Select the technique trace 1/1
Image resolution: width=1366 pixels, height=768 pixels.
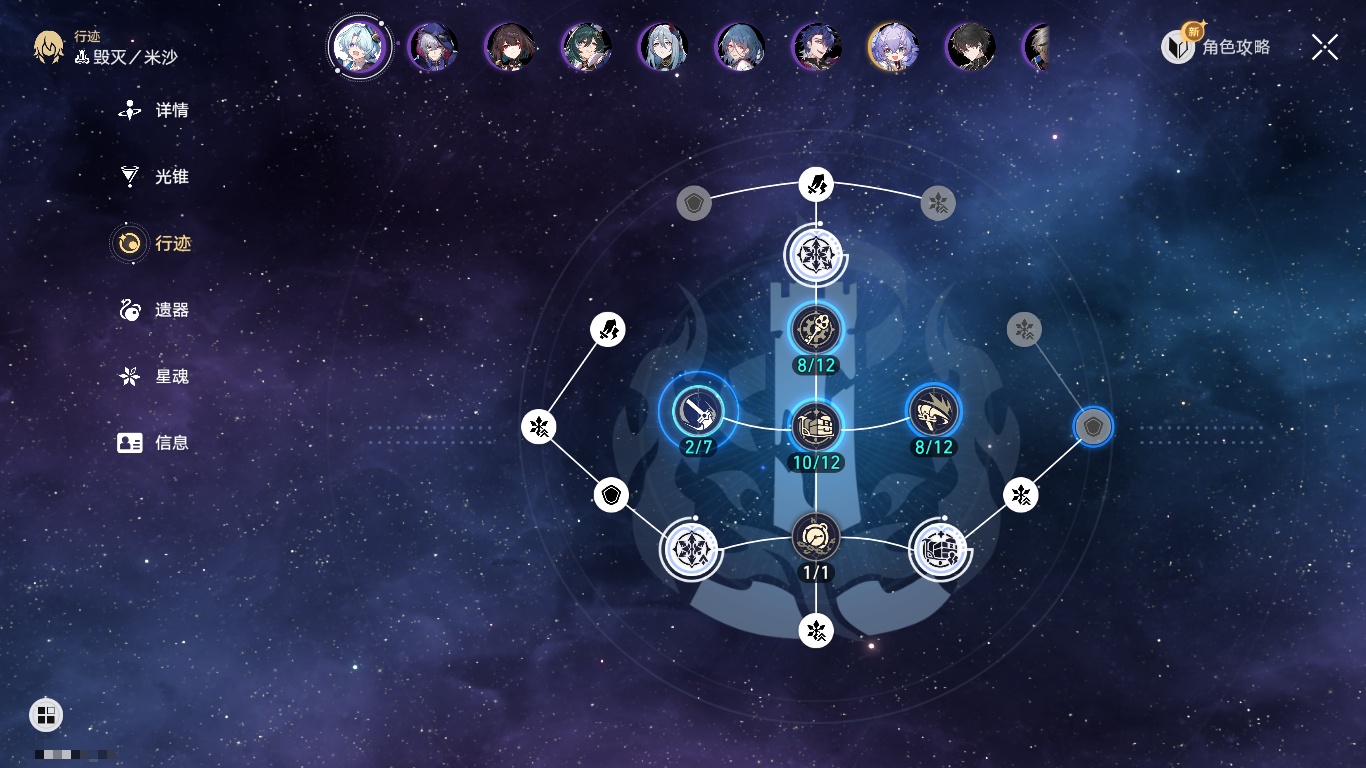click(816, 537)
